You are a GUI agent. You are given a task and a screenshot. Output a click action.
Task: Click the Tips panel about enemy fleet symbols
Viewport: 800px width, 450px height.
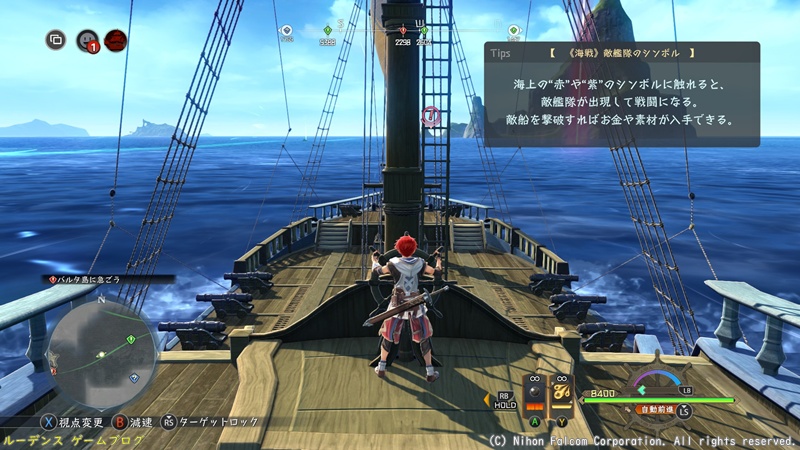click(x=622, y=92)
